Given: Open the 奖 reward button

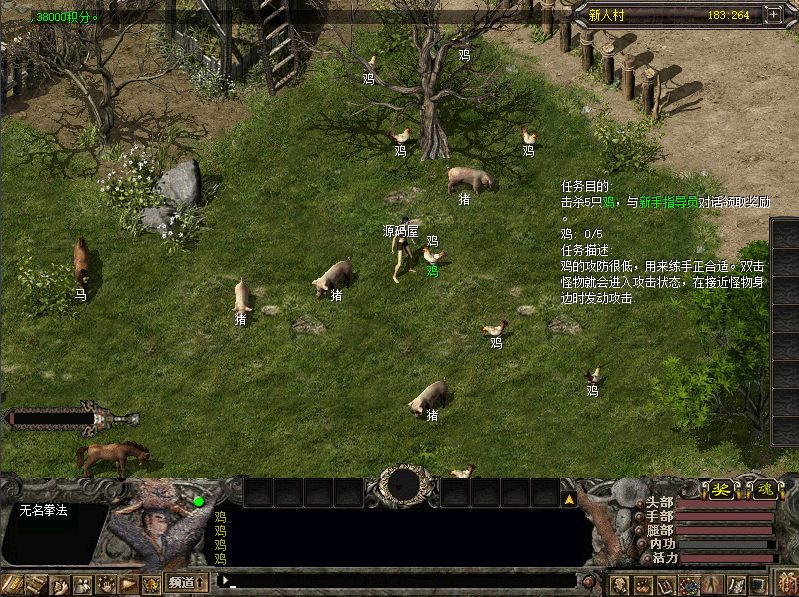Looking at the screenshot, I should pos(720,489).
